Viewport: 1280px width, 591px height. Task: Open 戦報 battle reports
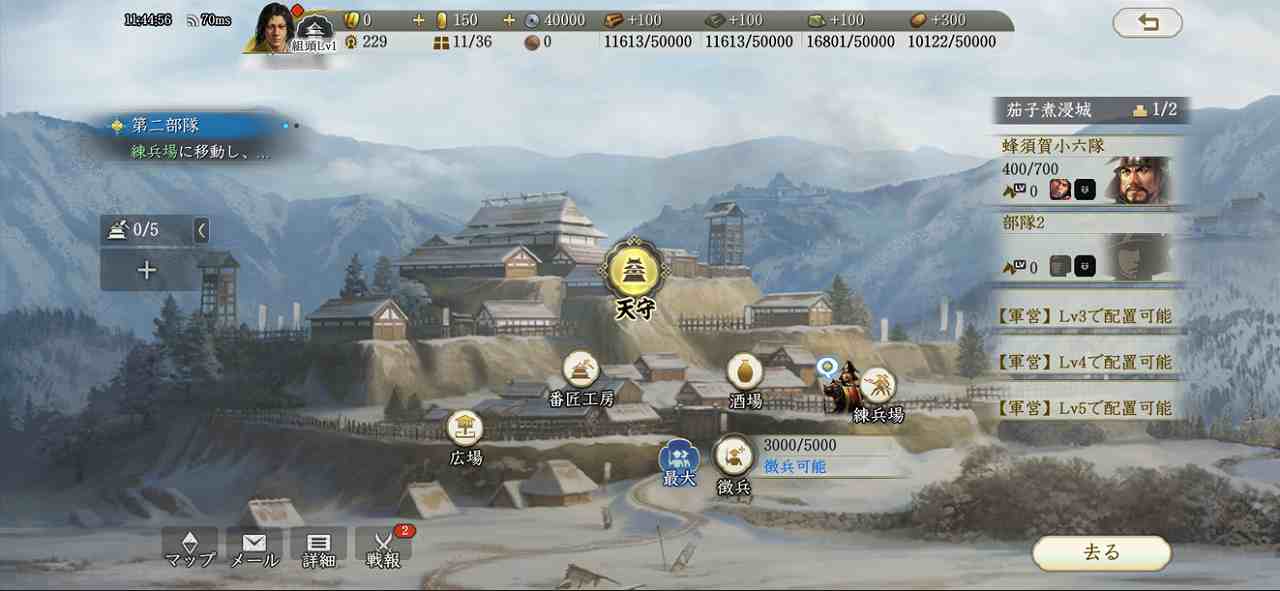[x=383, y=548]
